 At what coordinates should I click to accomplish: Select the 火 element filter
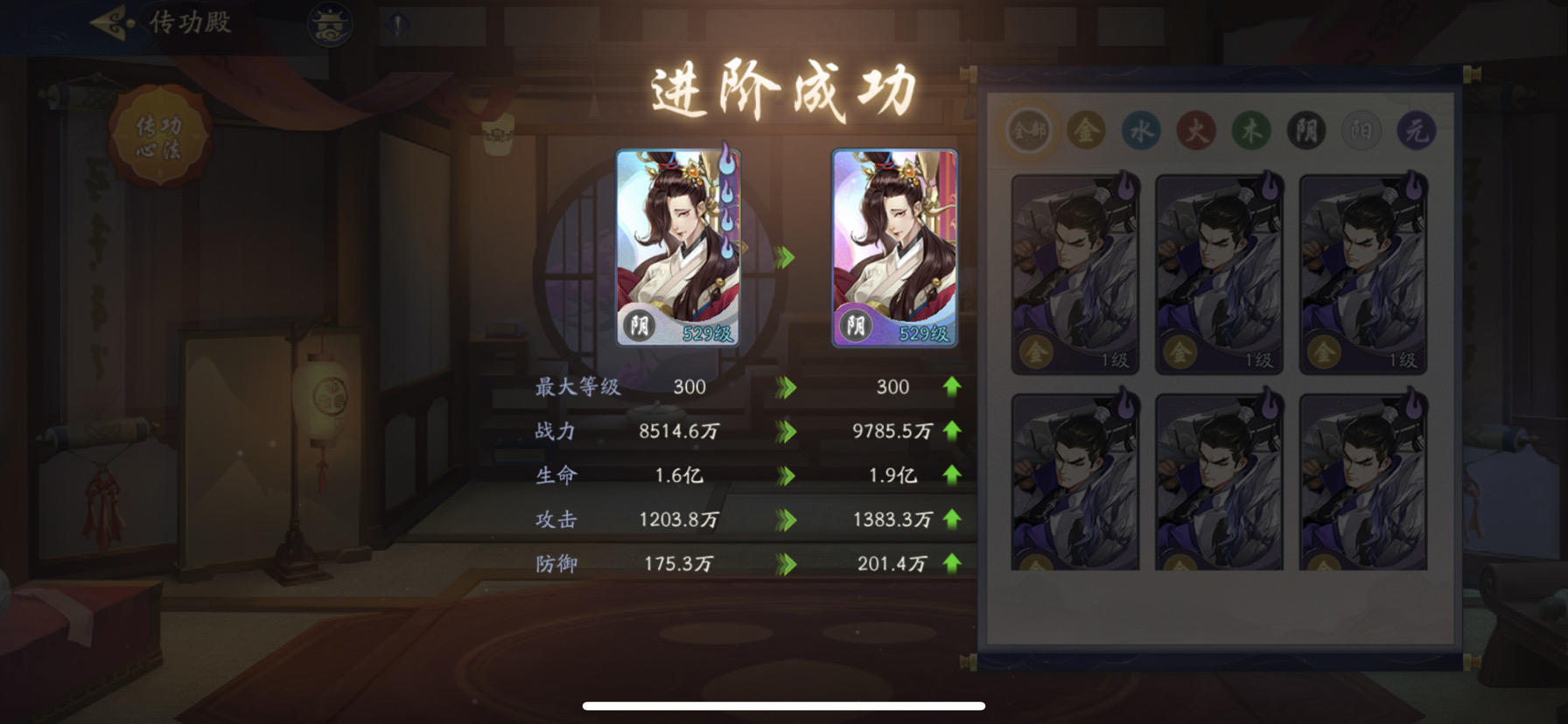[x=1196, y=129]
